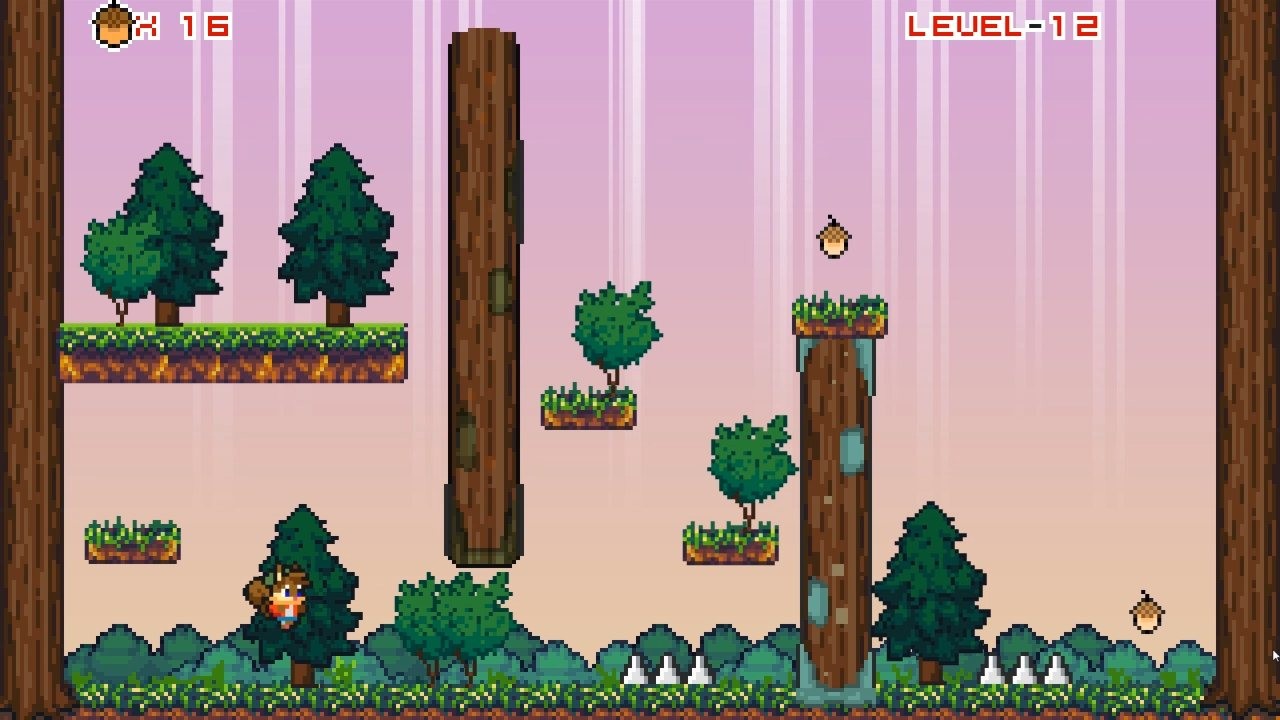Click the acorn at the far right edge

1148,614
